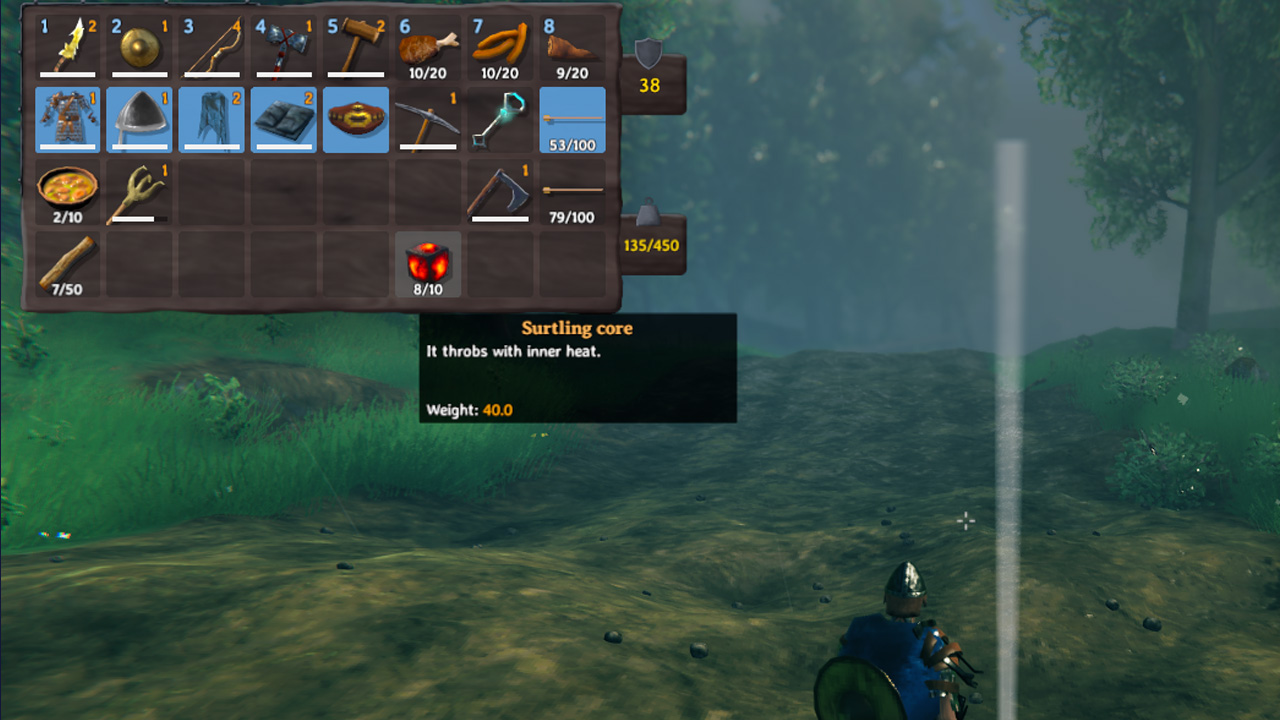Unequip the bronze helmet
1280x720 pixels.
[x=140, y=120]
